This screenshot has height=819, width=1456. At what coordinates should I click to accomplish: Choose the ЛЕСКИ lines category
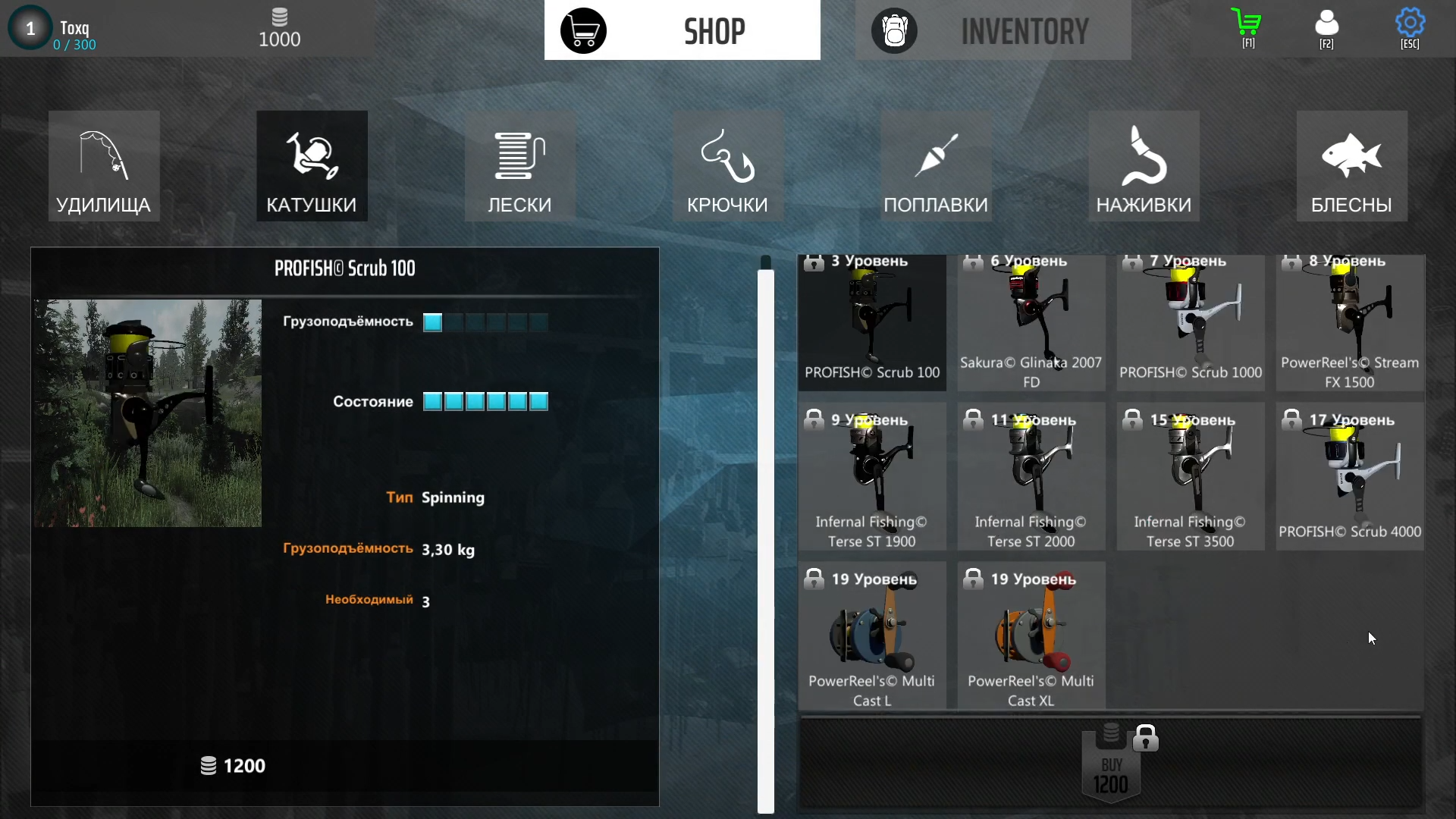(x=519, y=166)
